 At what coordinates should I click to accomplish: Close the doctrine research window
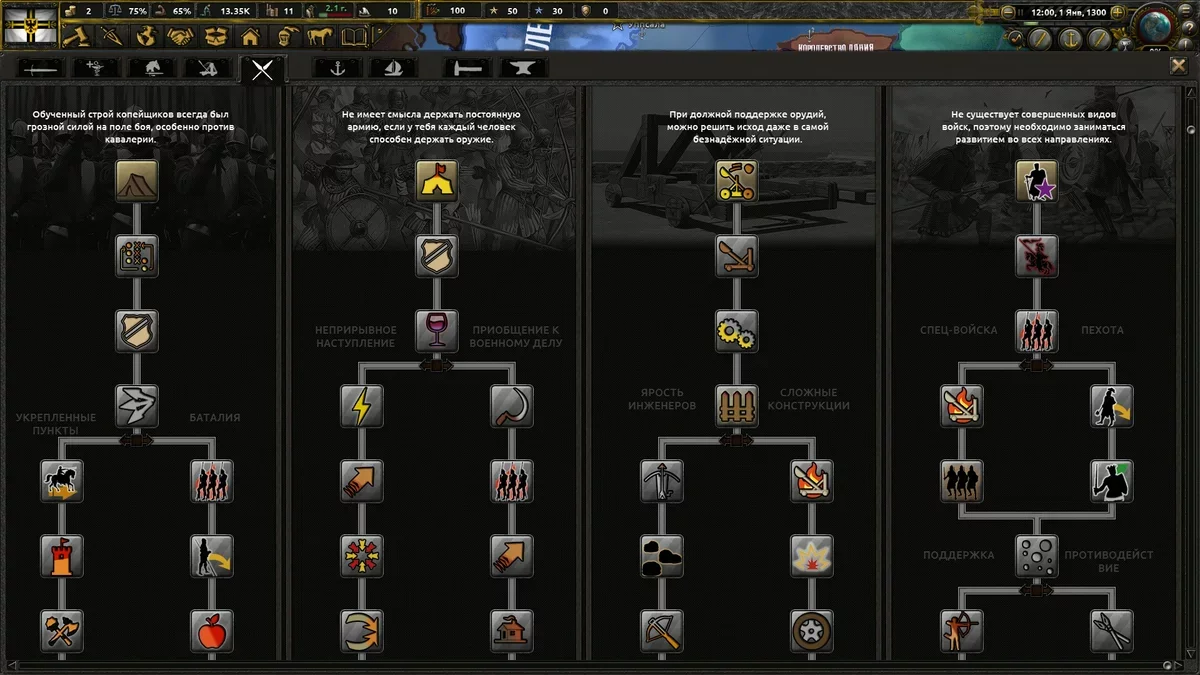point(1178,66)
